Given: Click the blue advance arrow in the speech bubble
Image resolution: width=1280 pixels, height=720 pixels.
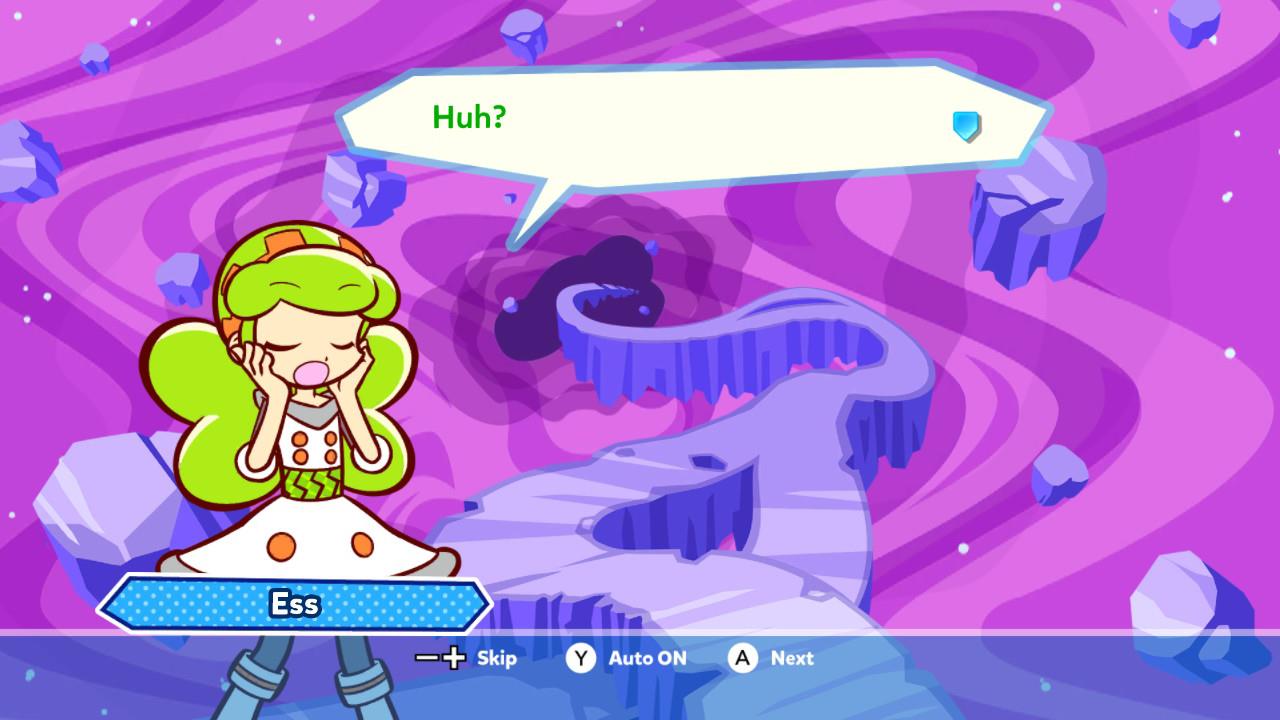Looking at the screenshot, I should 966,126.
